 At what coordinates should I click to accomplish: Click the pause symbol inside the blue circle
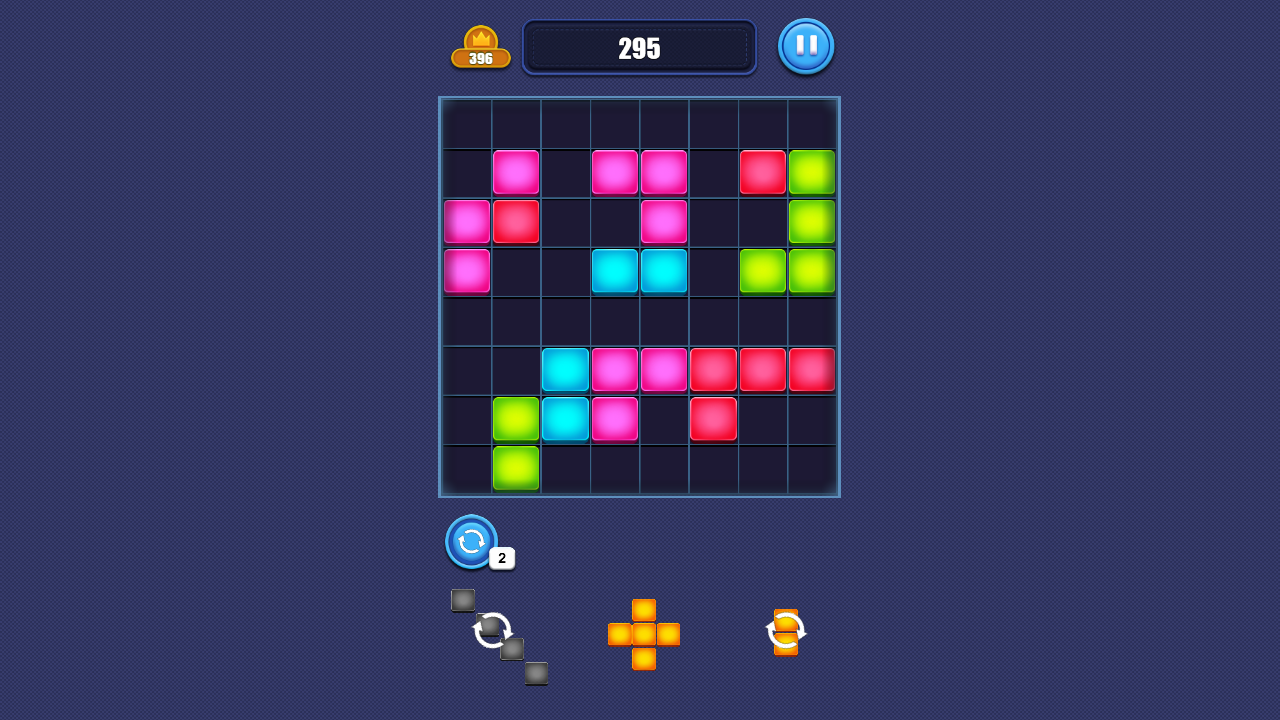(x=806, y=46)
